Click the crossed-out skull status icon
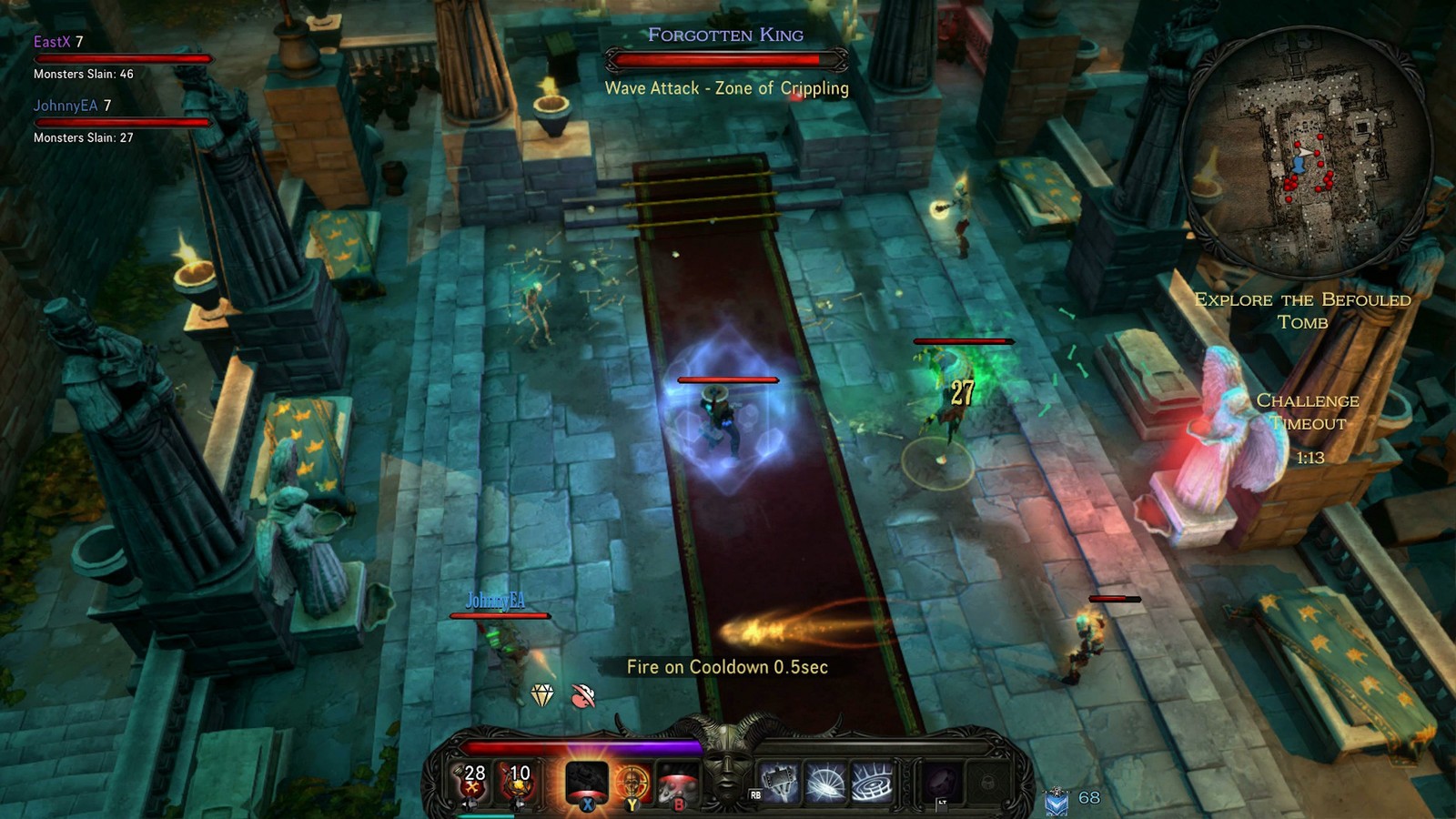This screenshot has height=819, width=1456. (x=583, y=696)
